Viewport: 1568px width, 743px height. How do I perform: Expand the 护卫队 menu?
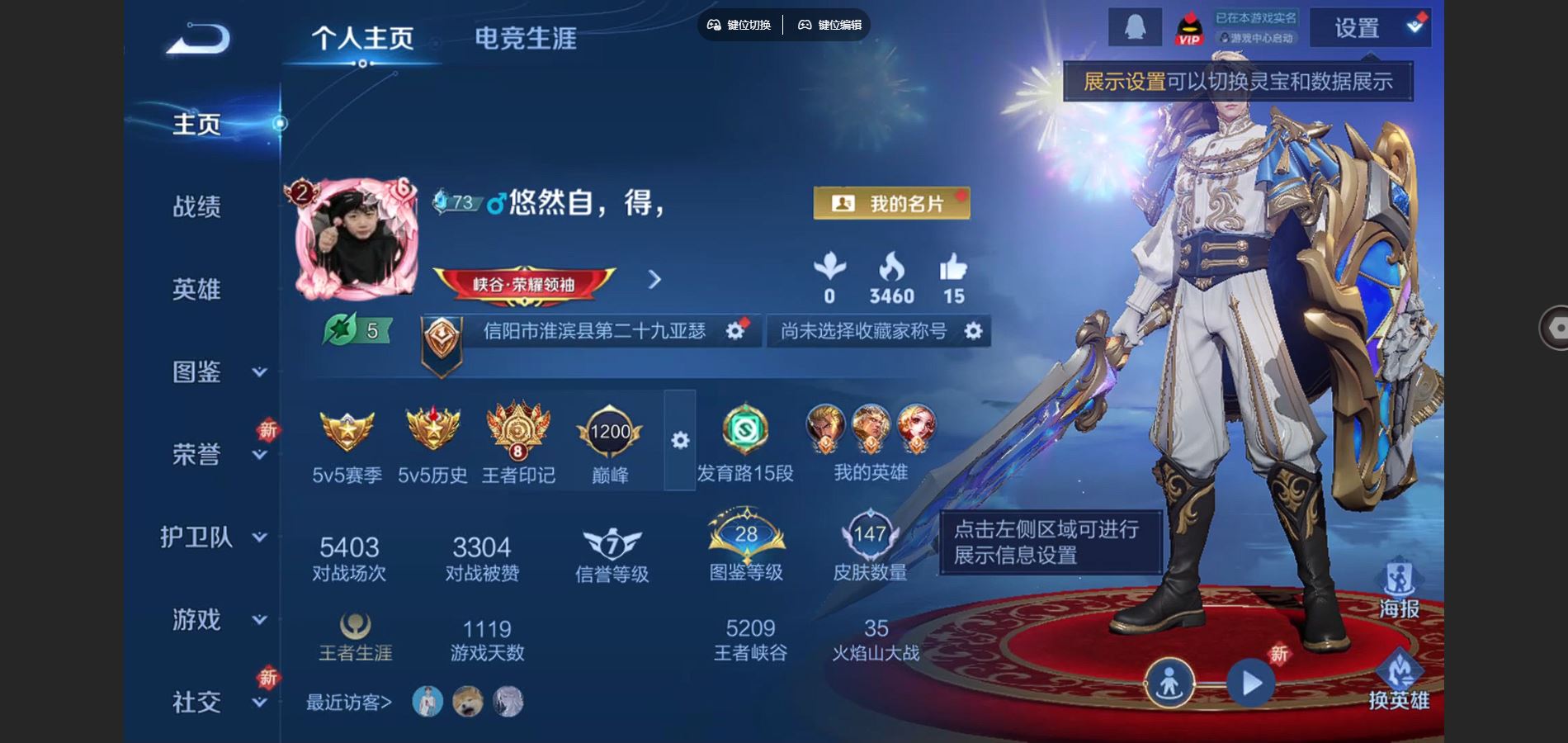(213, 537)
